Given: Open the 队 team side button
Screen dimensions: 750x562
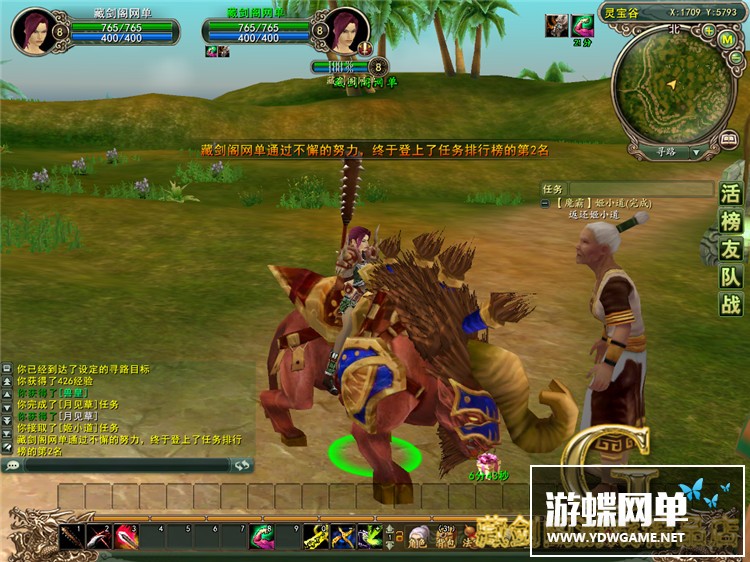Looking at the screenshot, I should [x=731, y=278].
